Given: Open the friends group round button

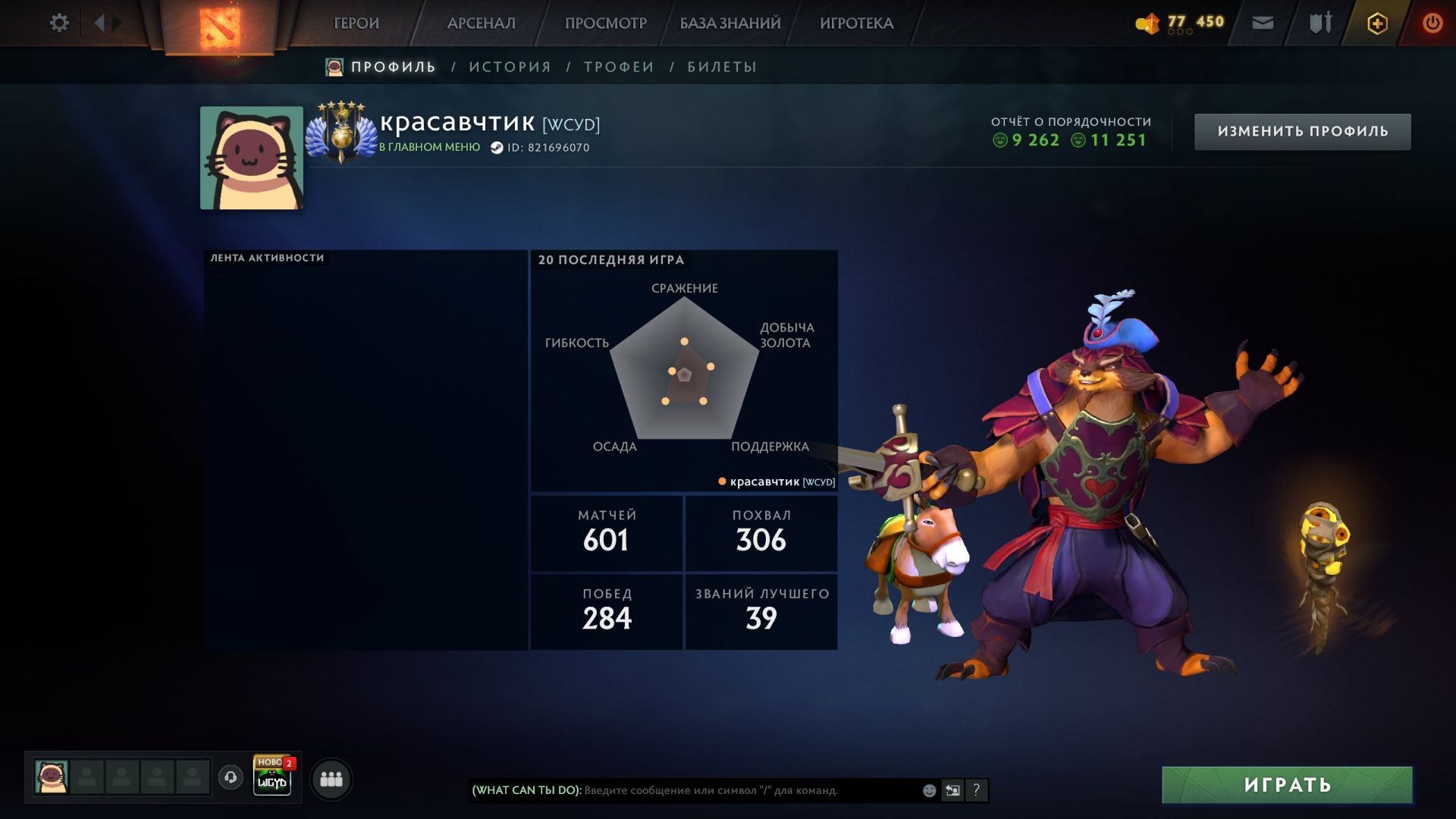Looking at the screenshot, I should [x=331, y=779].
